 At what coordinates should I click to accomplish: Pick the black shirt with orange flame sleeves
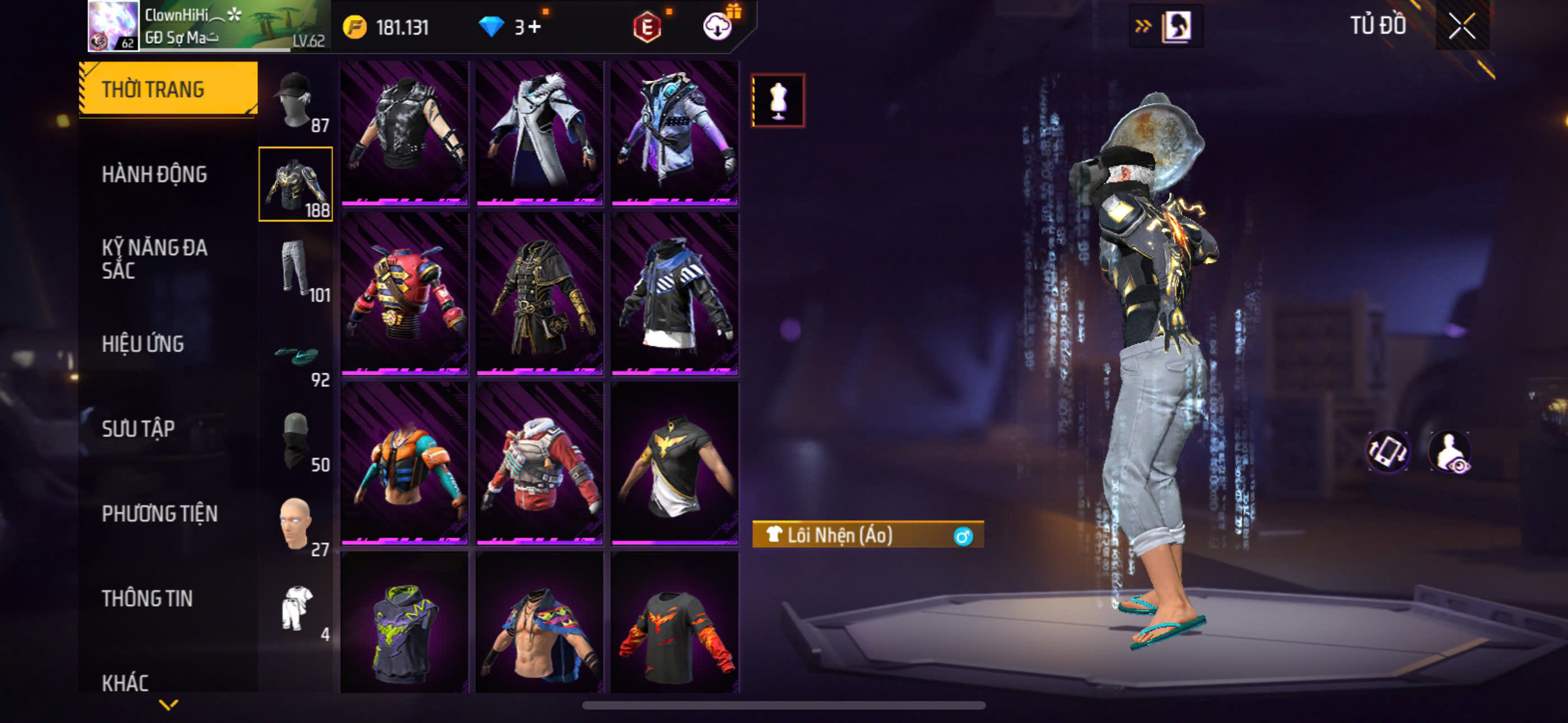tap(675, 627)
